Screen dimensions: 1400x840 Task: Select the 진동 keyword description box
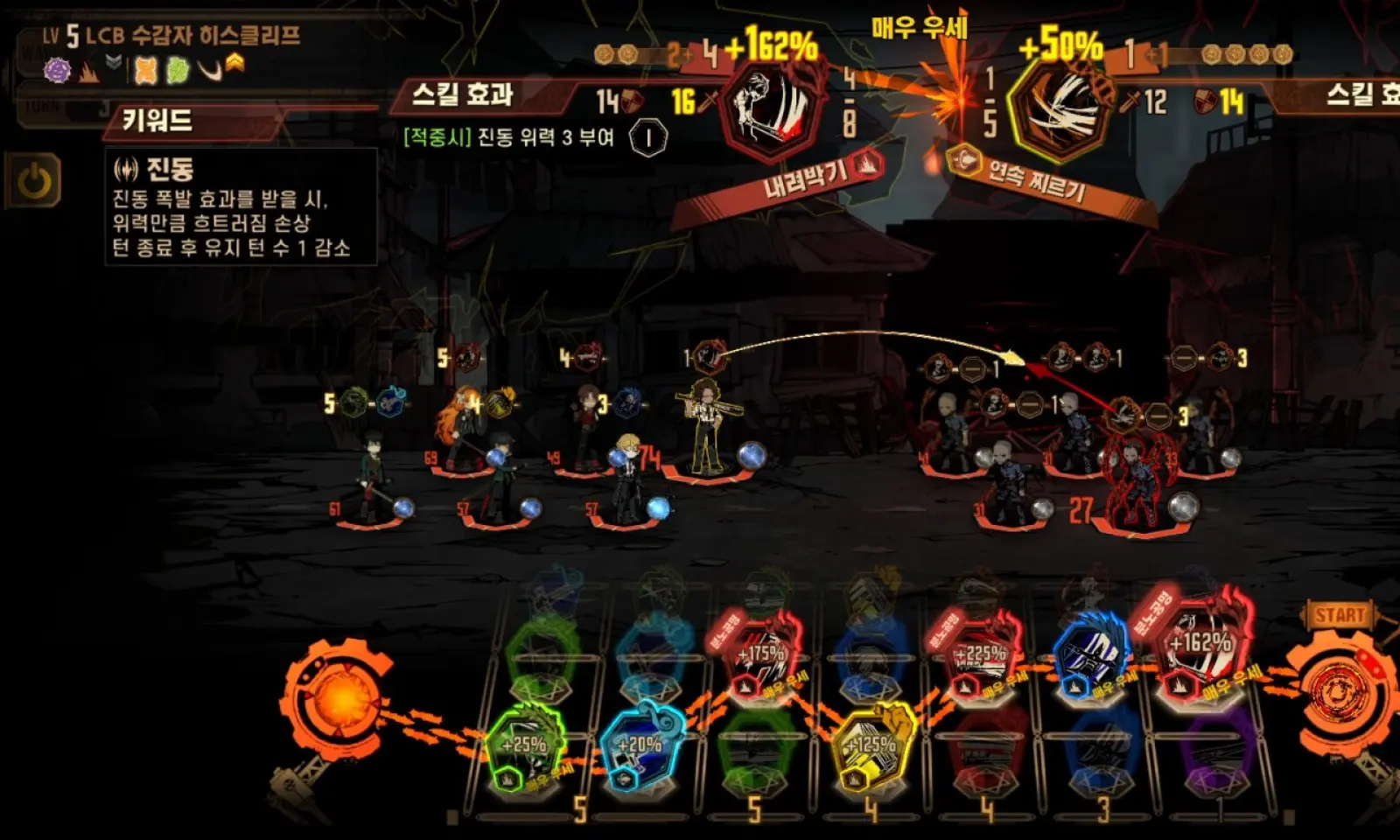tap(241, 207)
